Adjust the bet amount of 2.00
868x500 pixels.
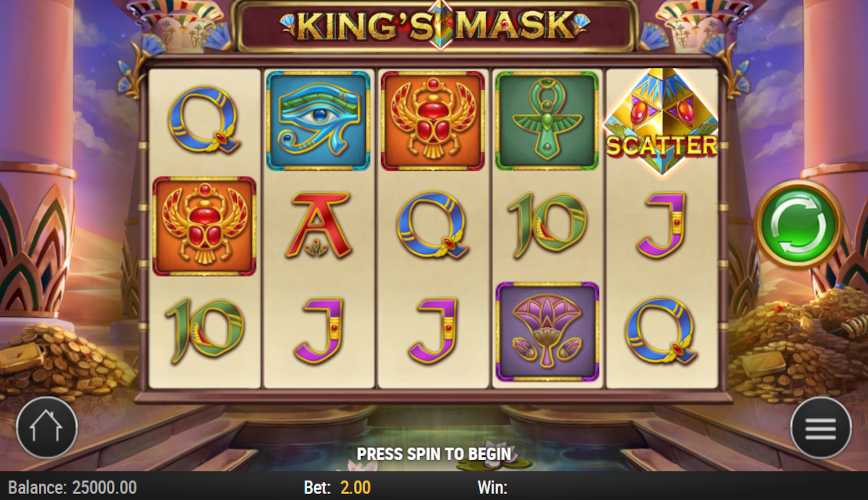tap(356, 487)
